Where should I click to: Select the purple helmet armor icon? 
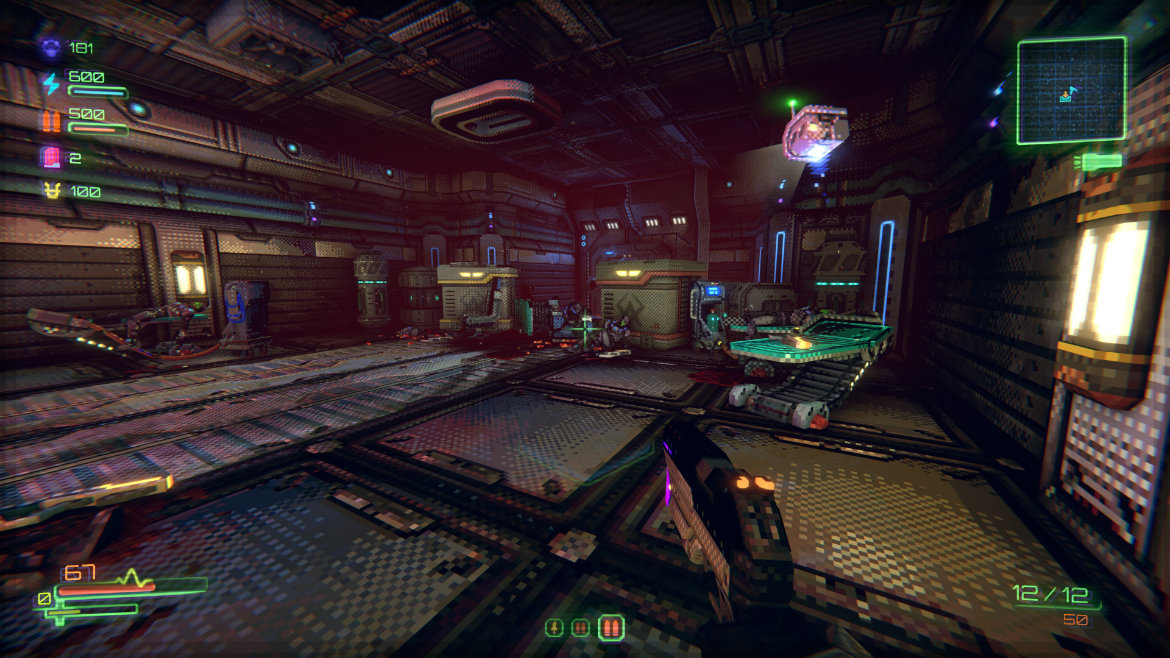coord(50,46)
